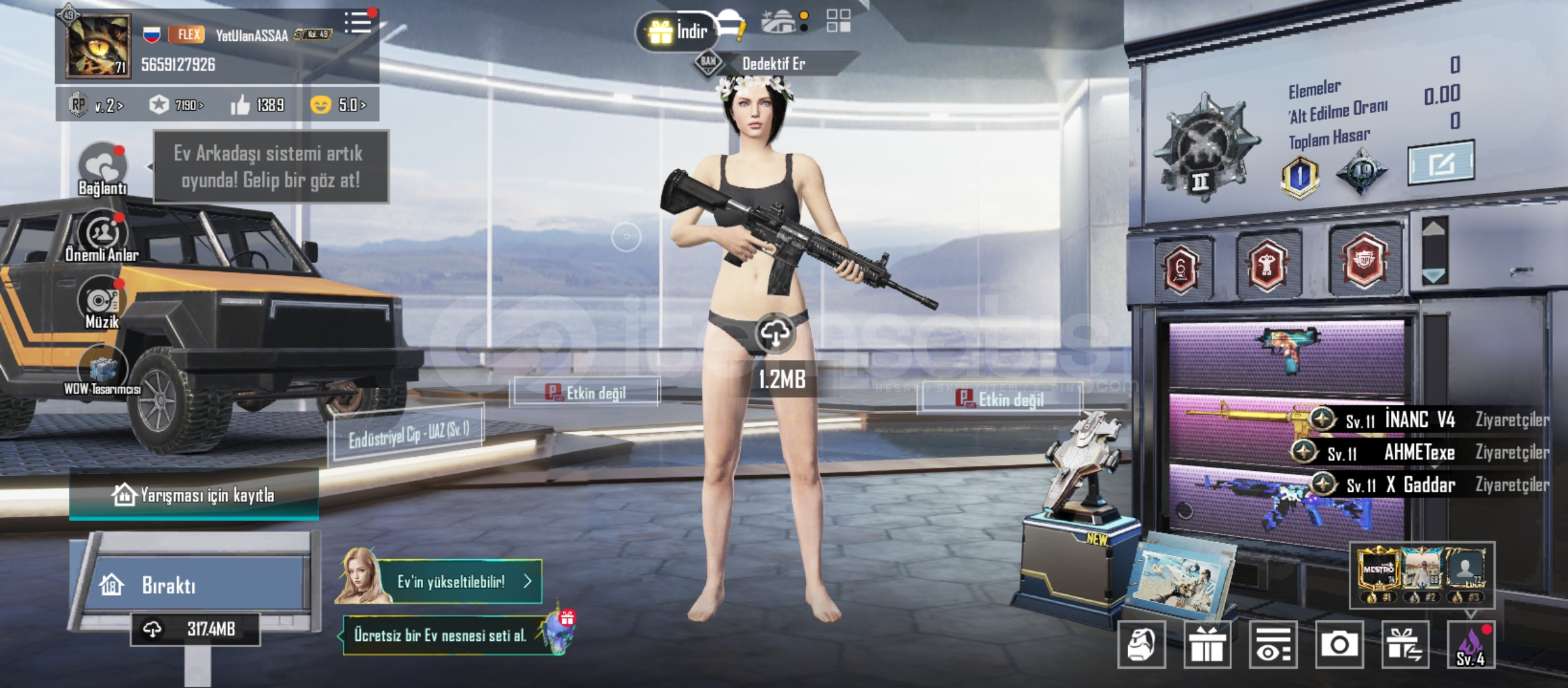Open the Sv.4 flame popularity icon

(x=1470, y=645)
